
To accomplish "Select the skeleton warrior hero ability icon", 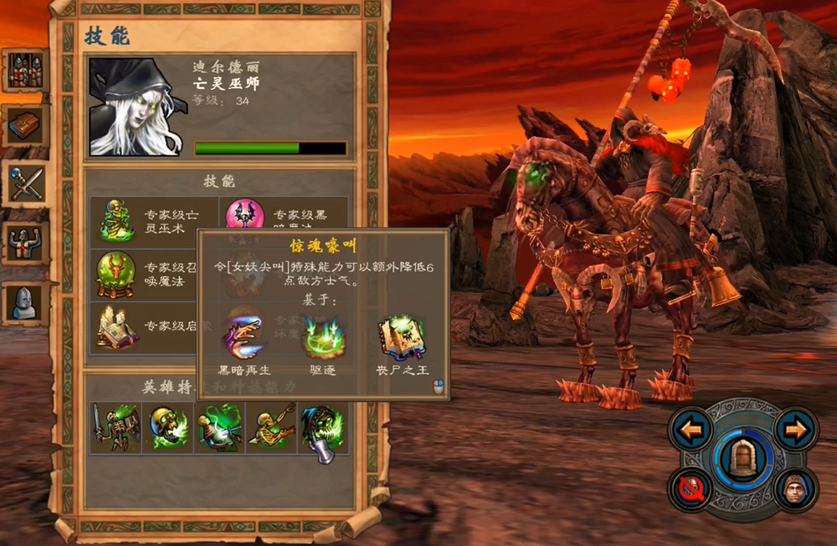I will click(x=115, y=428).
